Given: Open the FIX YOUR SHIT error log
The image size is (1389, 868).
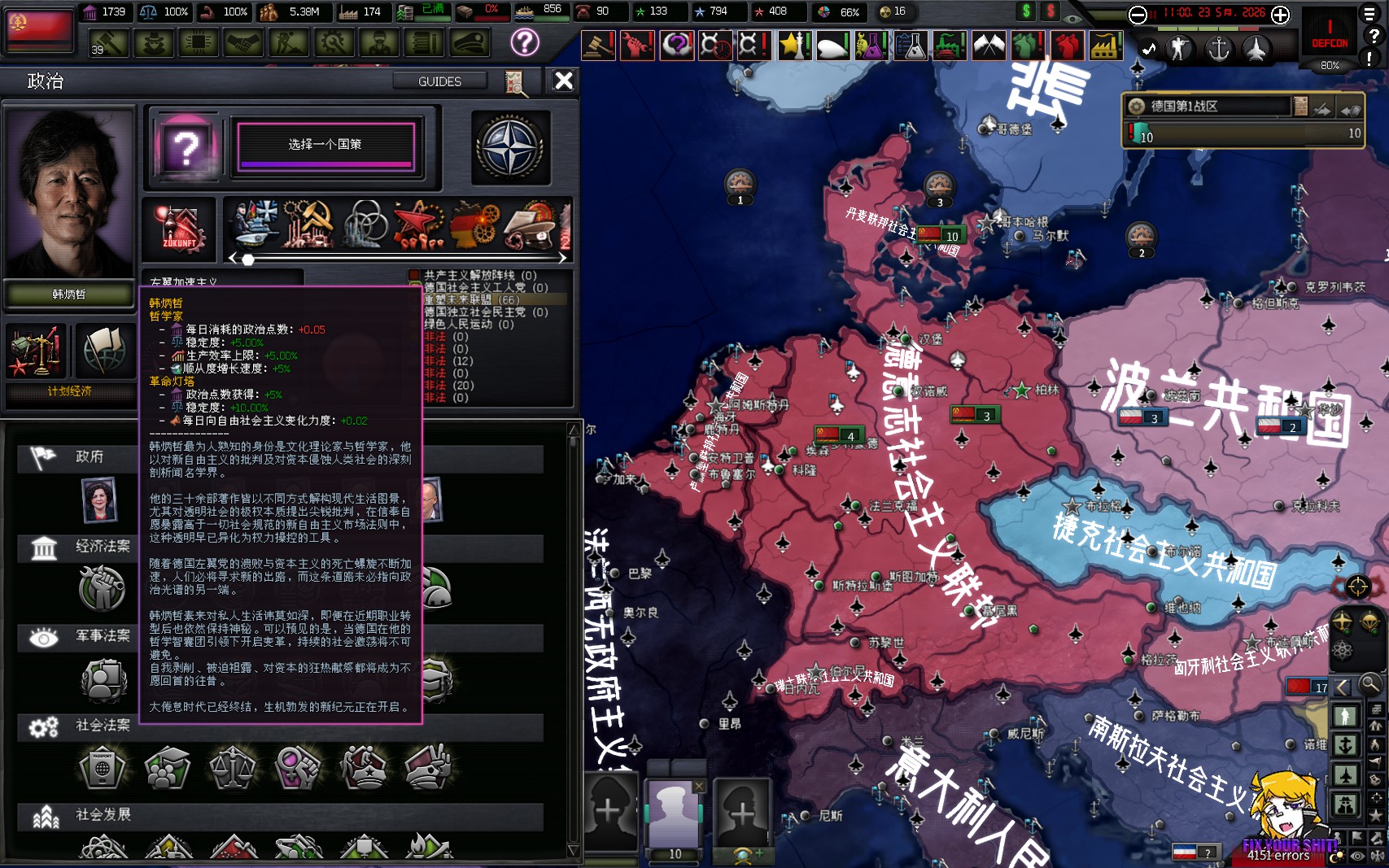Looking at the screenshot, I should [1289, 846].
